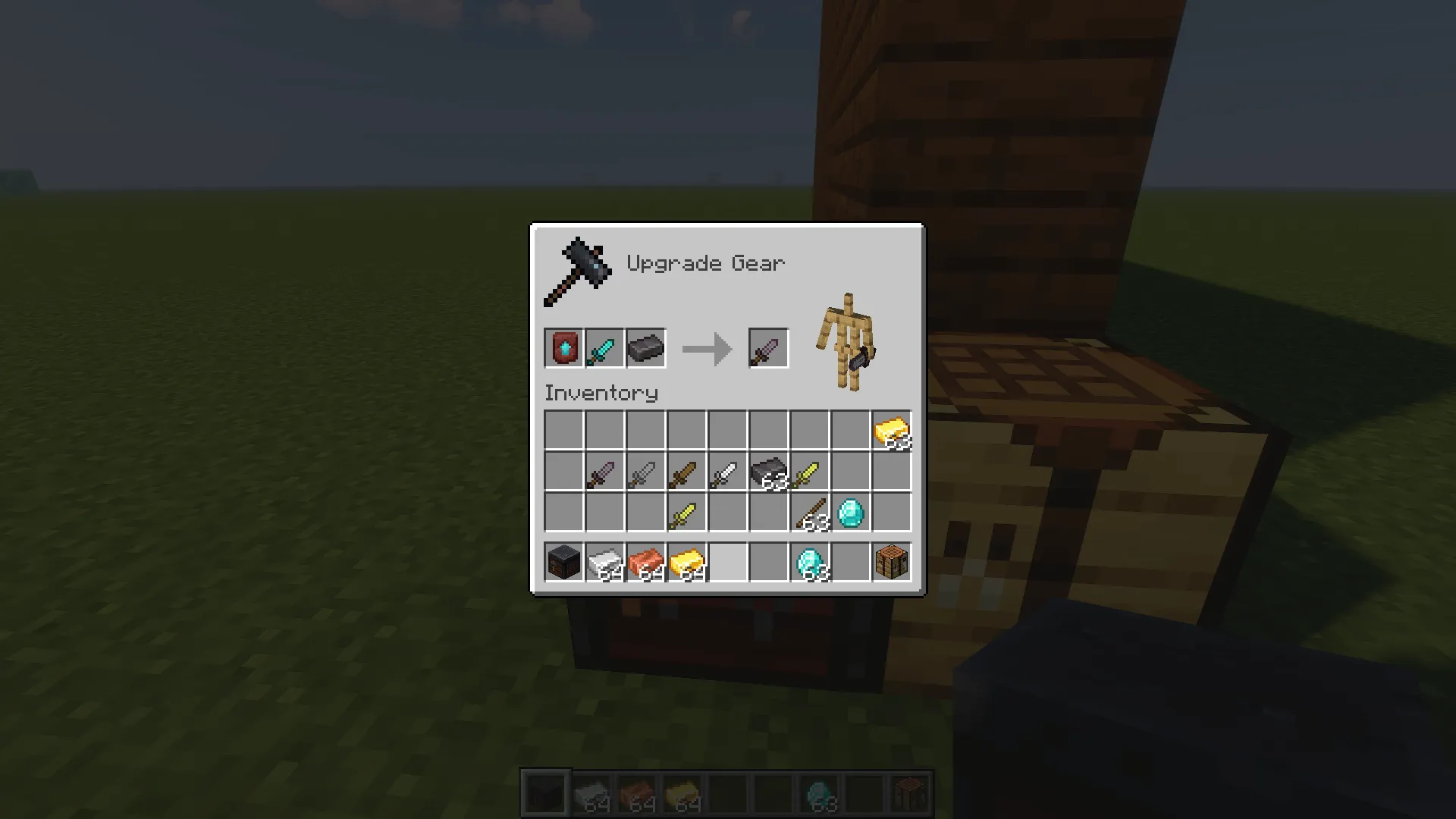The height and width of the screenshot is (819, 1456).
Task: Grab the smithing table block in the hotbar
Action: [563, 561]
